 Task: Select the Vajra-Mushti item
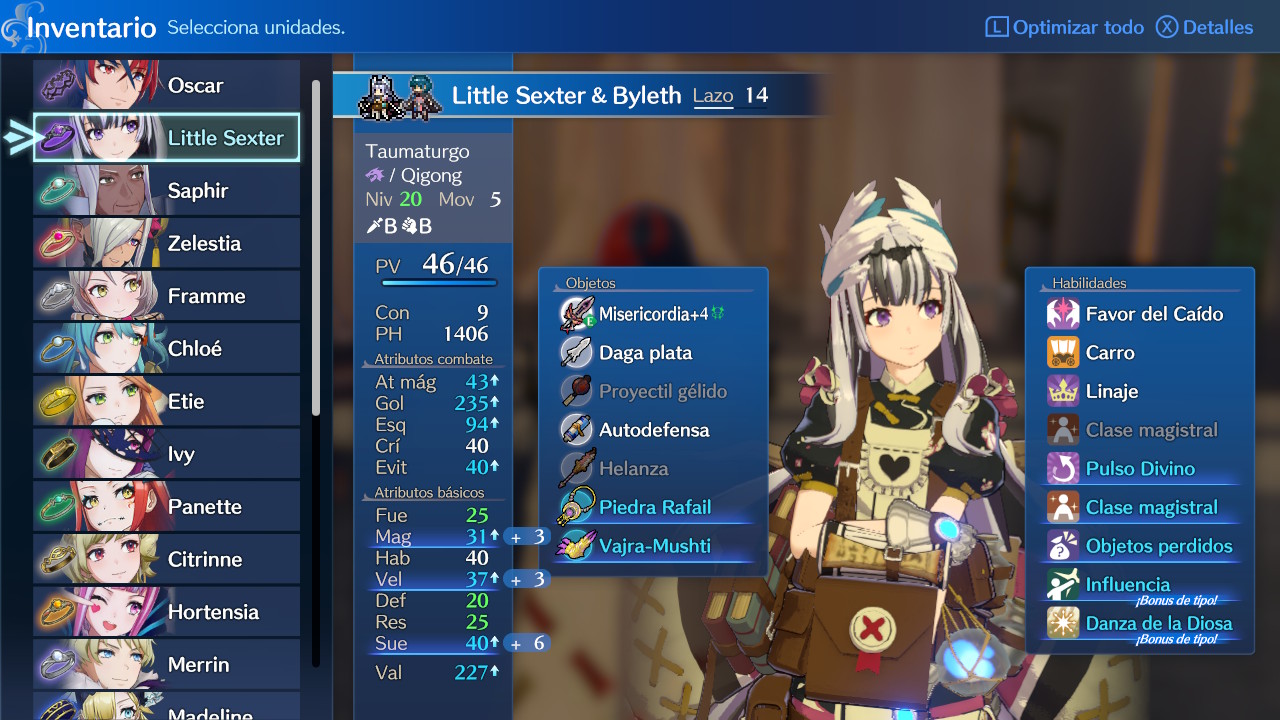[x=654, y=546]
